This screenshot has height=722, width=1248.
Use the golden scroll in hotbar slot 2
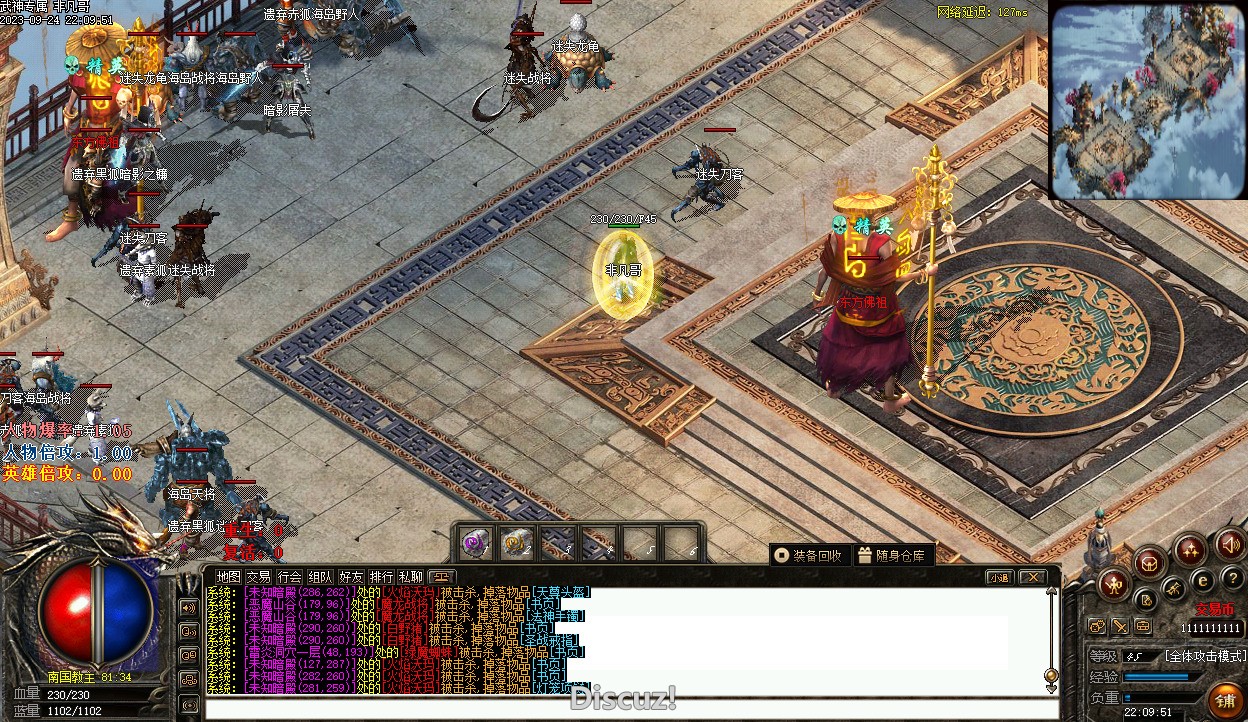[516, 543]
